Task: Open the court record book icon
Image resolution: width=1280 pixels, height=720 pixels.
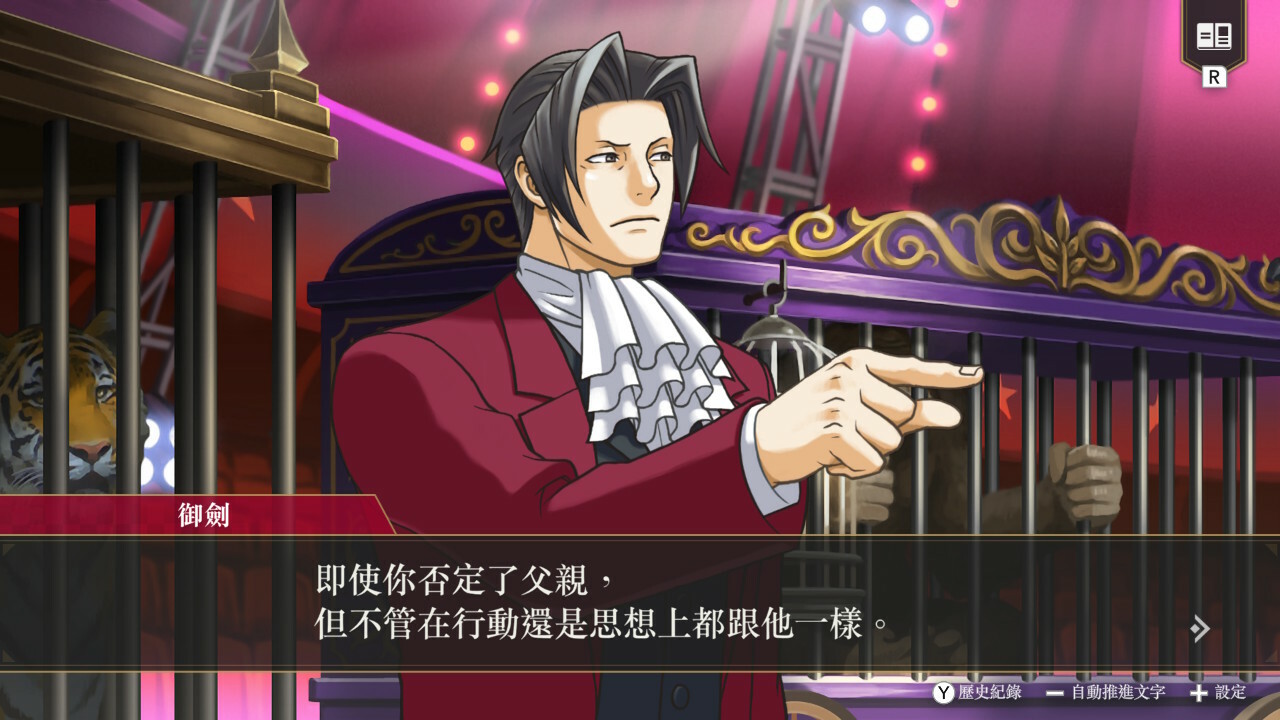Action: 1214,38
